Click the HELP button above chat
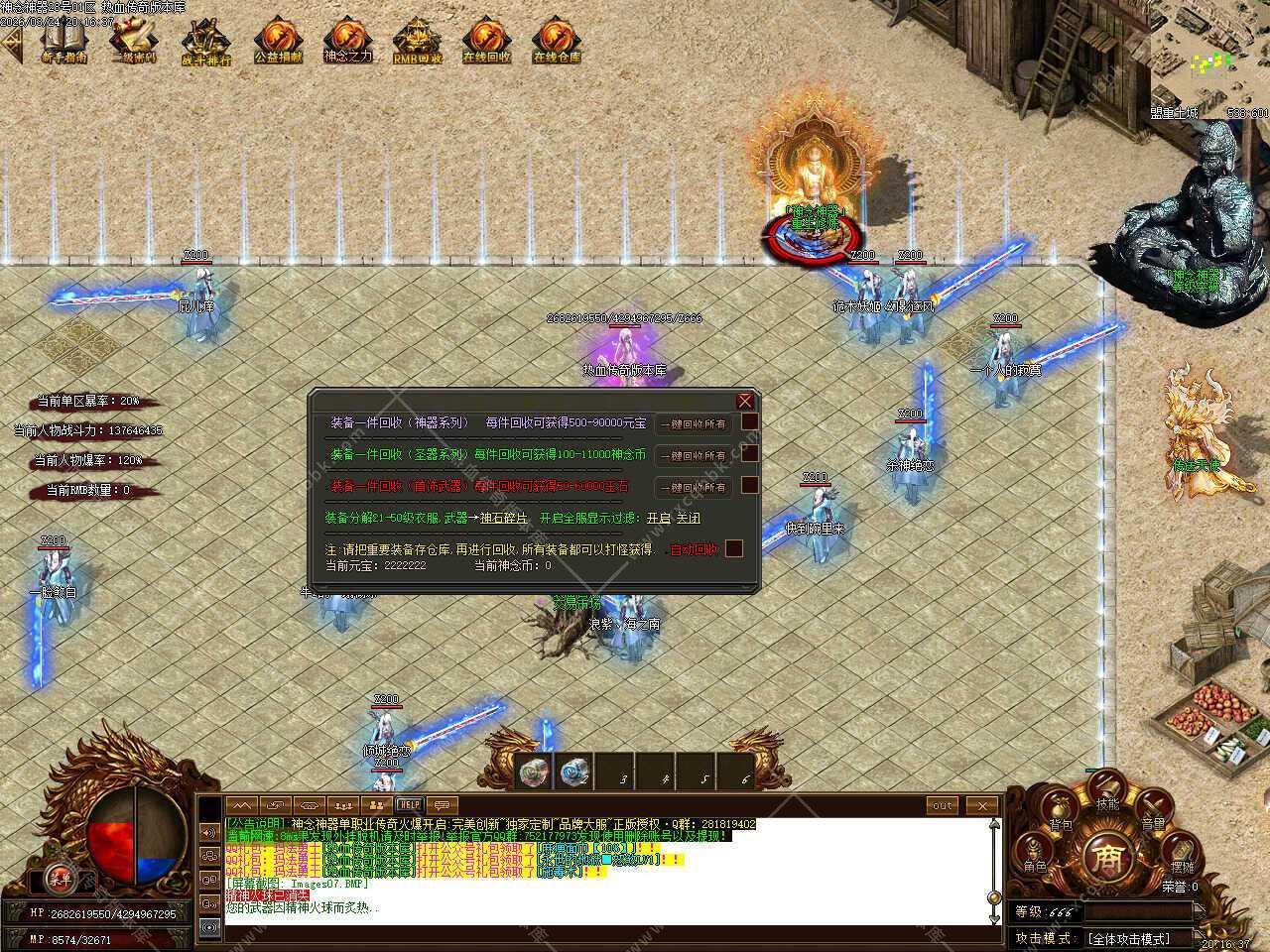Image resolution: width=1270 pixels, height=952 pixels. 408,805
